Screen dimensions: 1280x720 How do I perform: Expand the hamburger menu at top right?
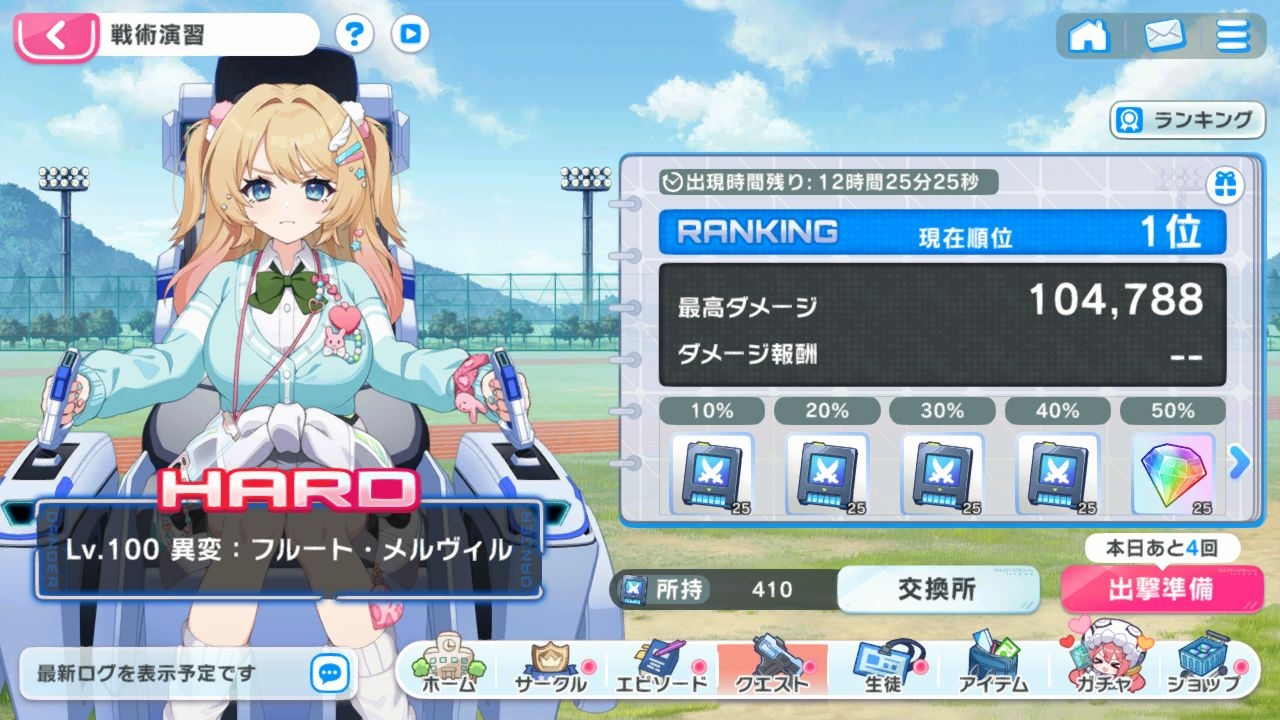tap(1234, 36)
